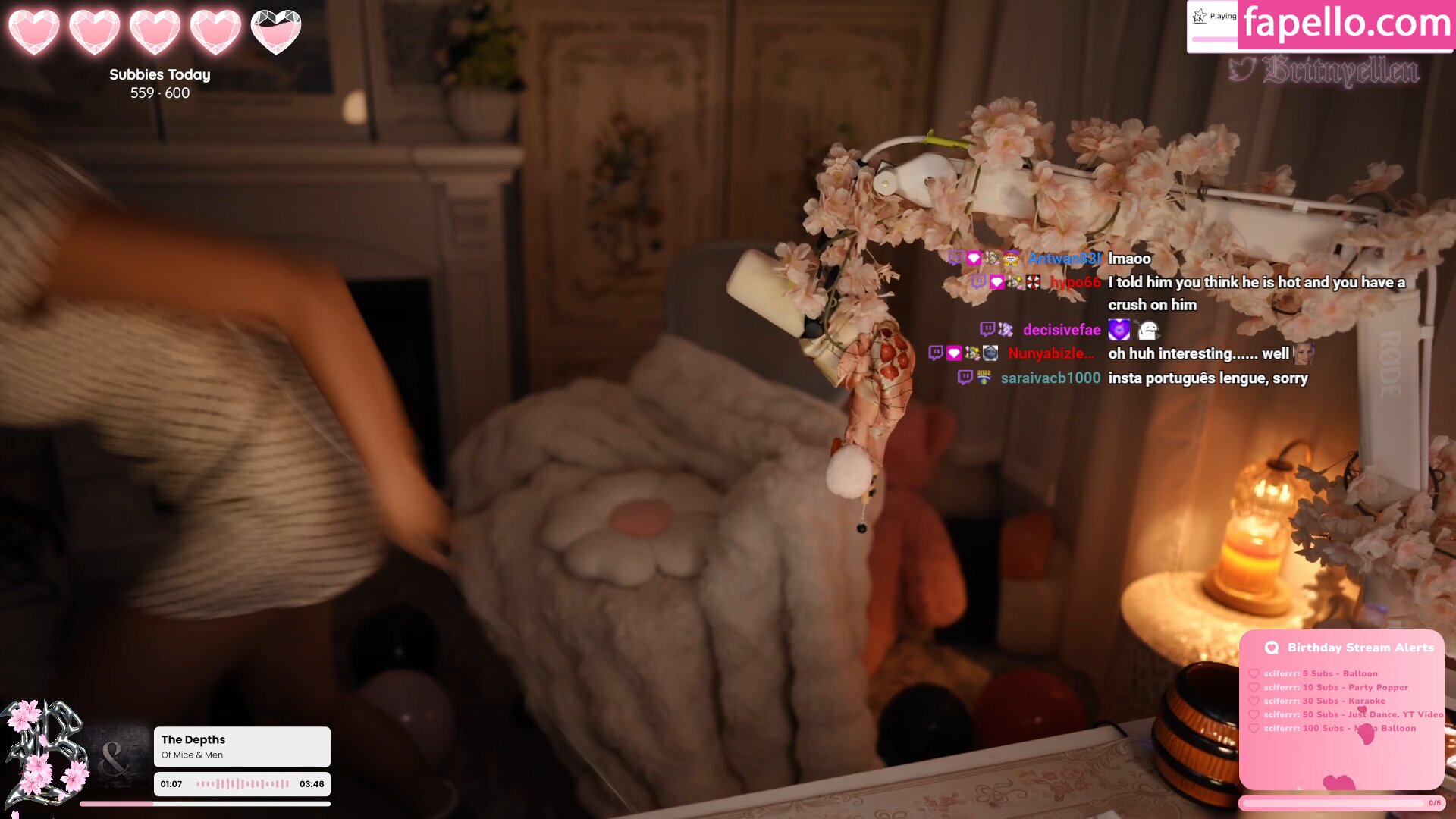
Task: Open the fapello.com watermark link
Action: pyautogui.click(x=1347, y=23)
